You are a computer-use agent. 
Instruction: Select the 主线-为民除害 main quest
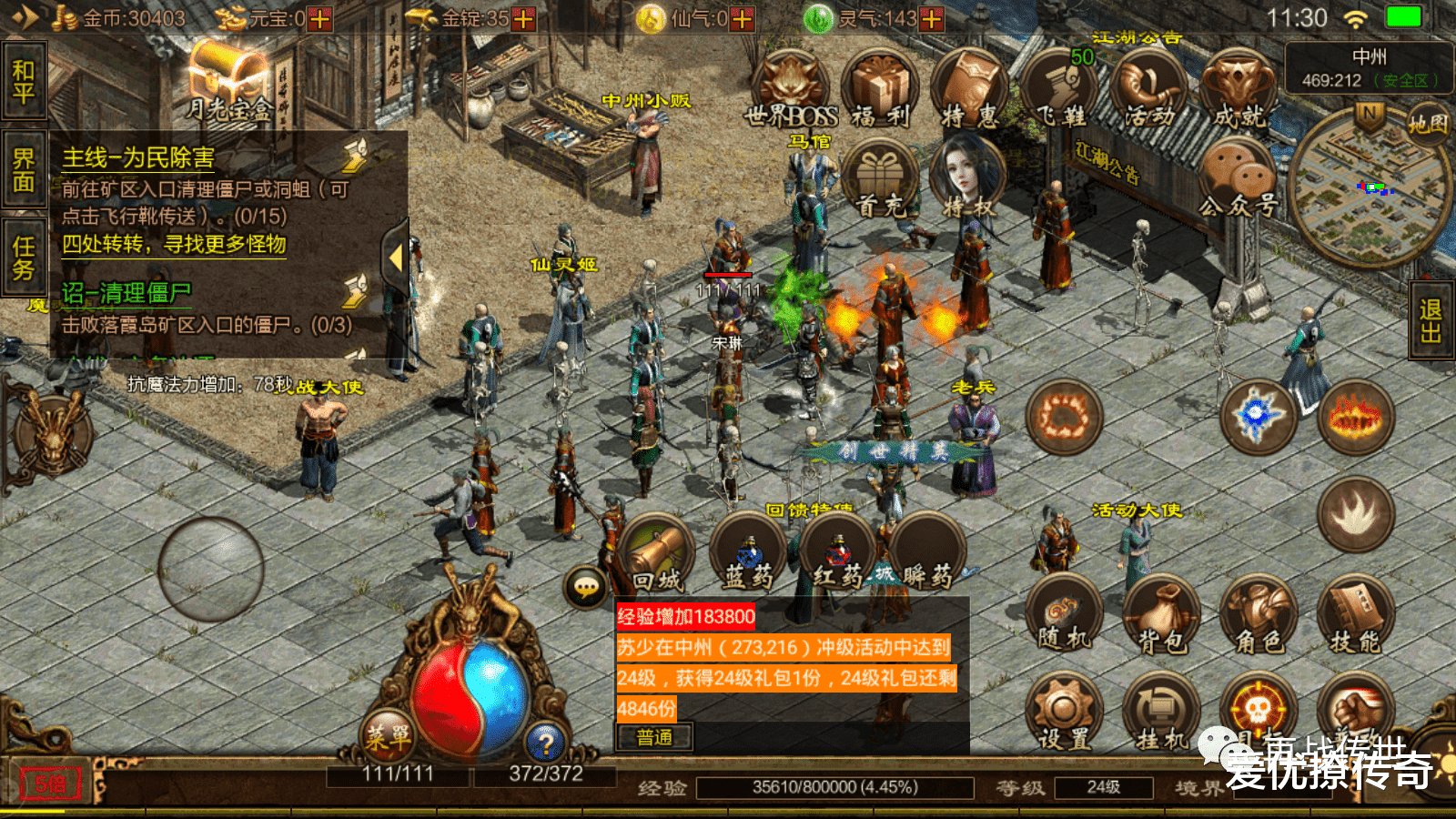pos(138,157)
